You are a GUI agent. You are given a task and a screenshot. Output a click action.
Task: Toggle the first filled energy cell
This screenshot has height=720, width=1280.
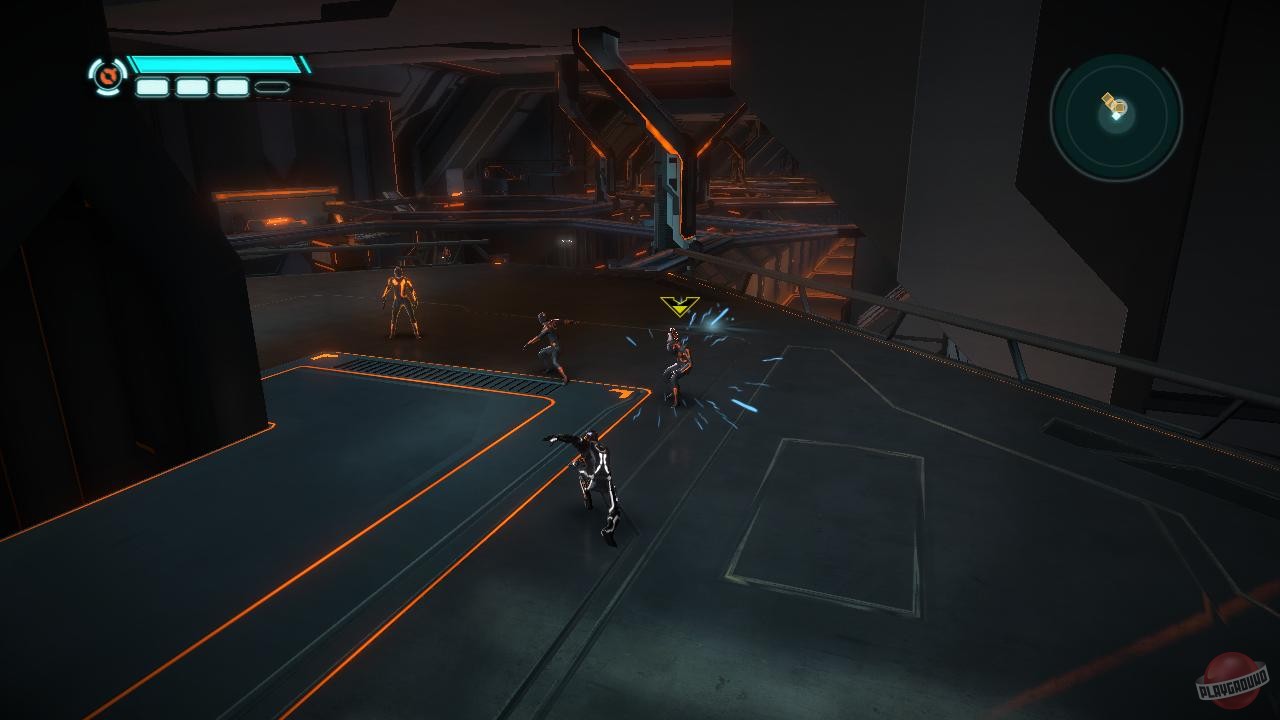(150, 88)
